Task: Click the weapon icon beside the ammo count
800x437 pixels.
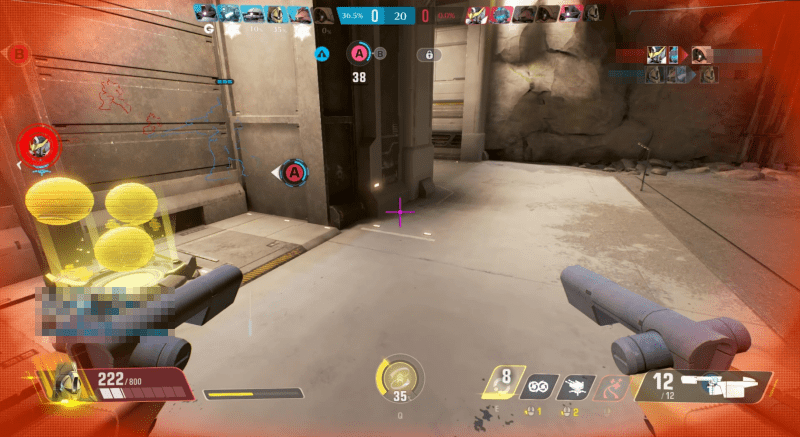Action: (x=722, y=385)
